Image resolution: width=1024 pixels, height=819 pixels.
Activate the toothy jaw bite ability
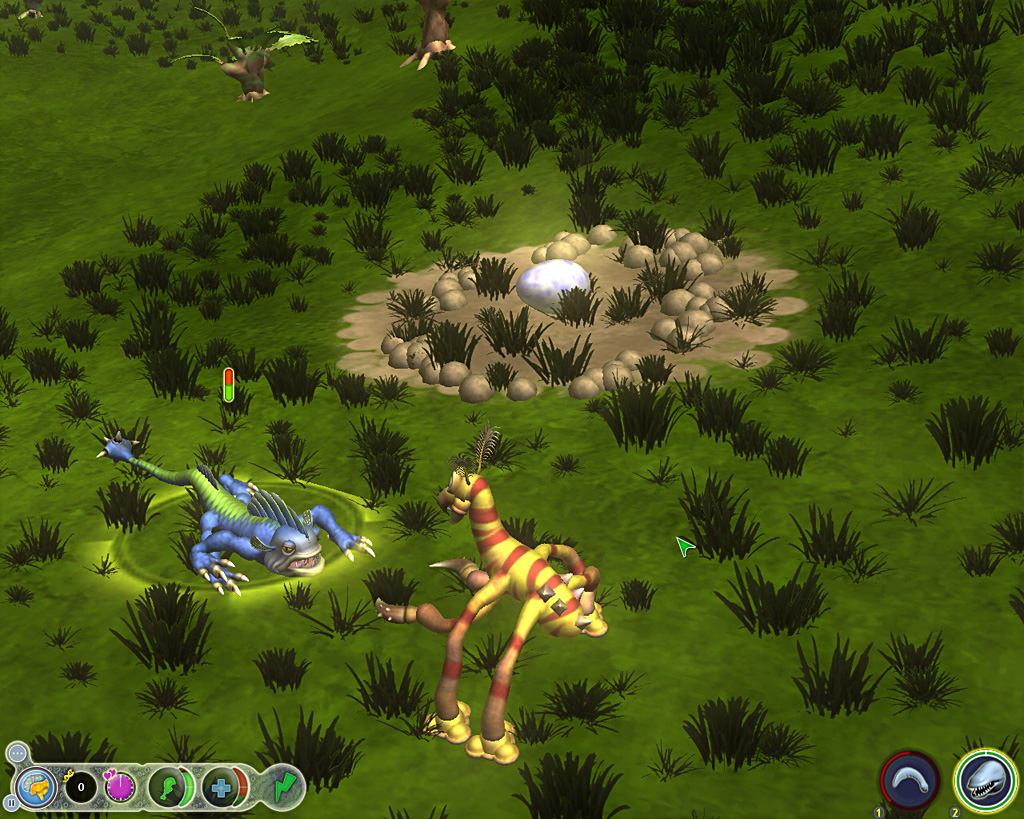985,779
